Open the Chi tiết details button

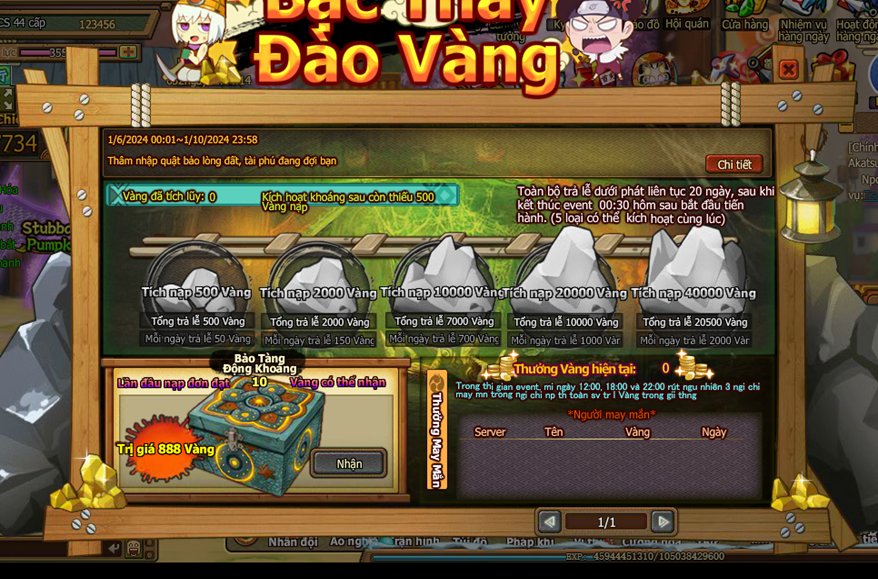(x=734, y=164)
